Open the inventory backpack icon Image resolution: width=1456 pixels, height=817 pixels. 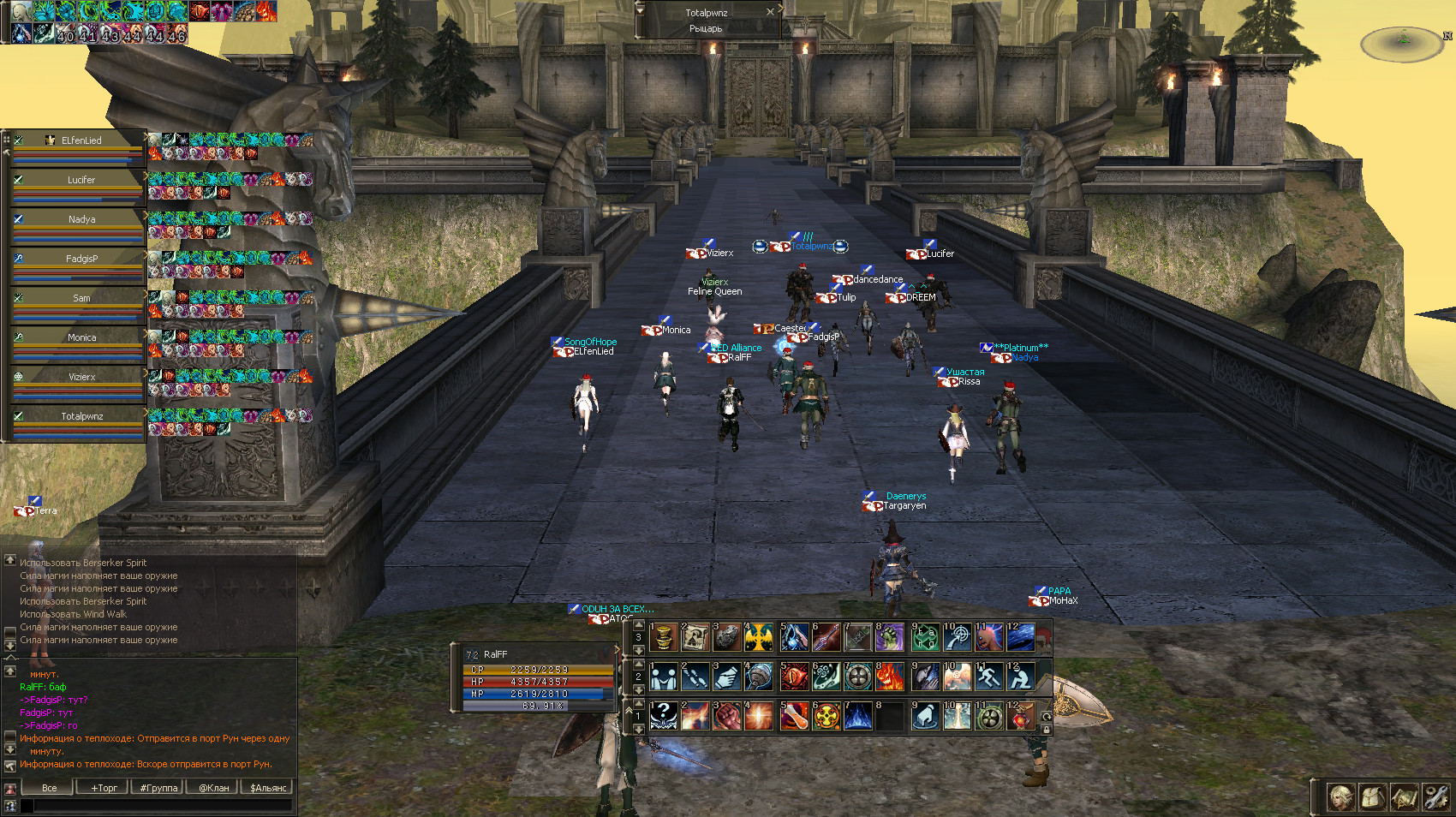tap(1373, 798)
